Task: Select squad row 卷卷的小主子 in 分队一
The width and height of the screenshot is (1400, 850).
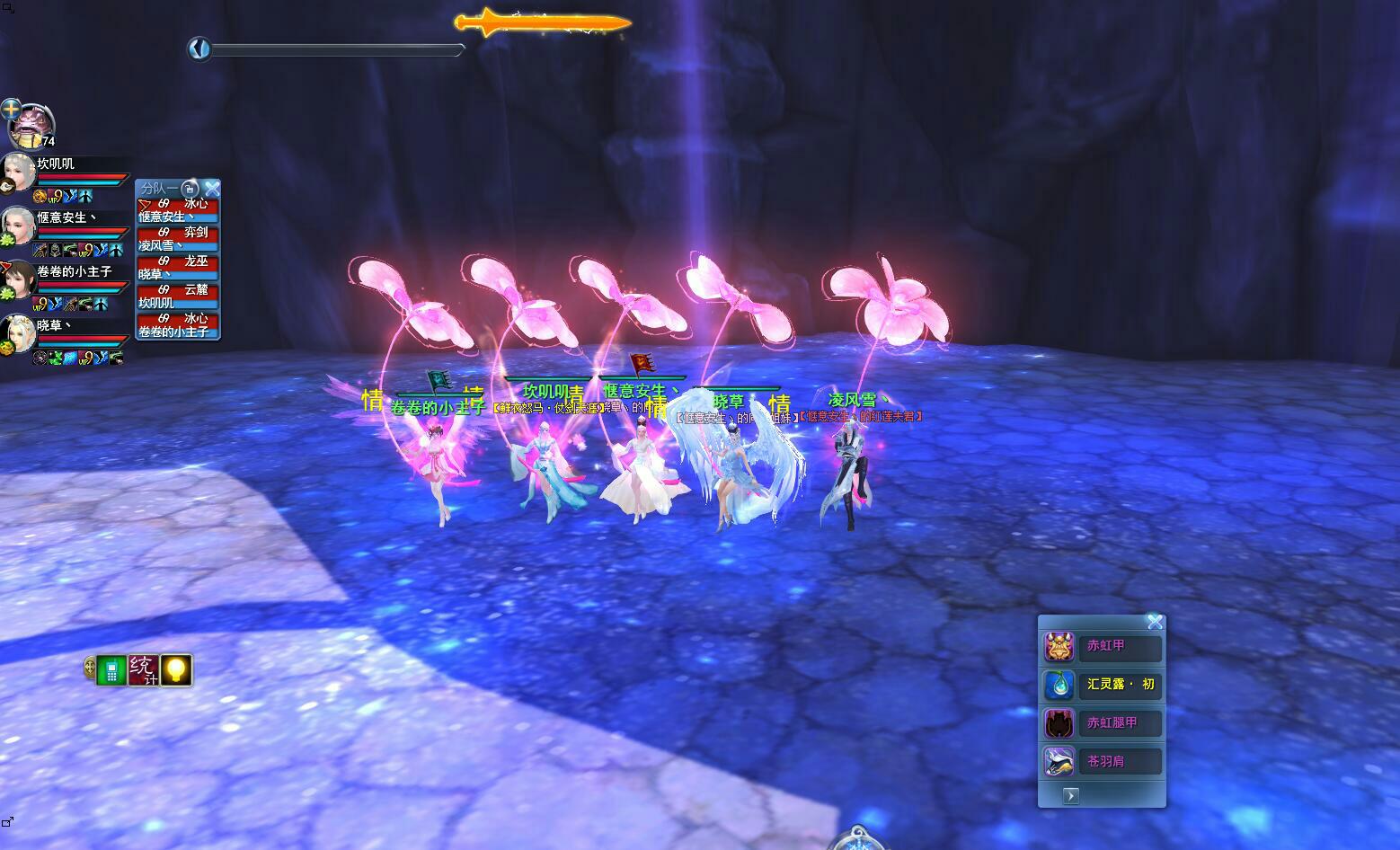Action: tap(177, 325)
